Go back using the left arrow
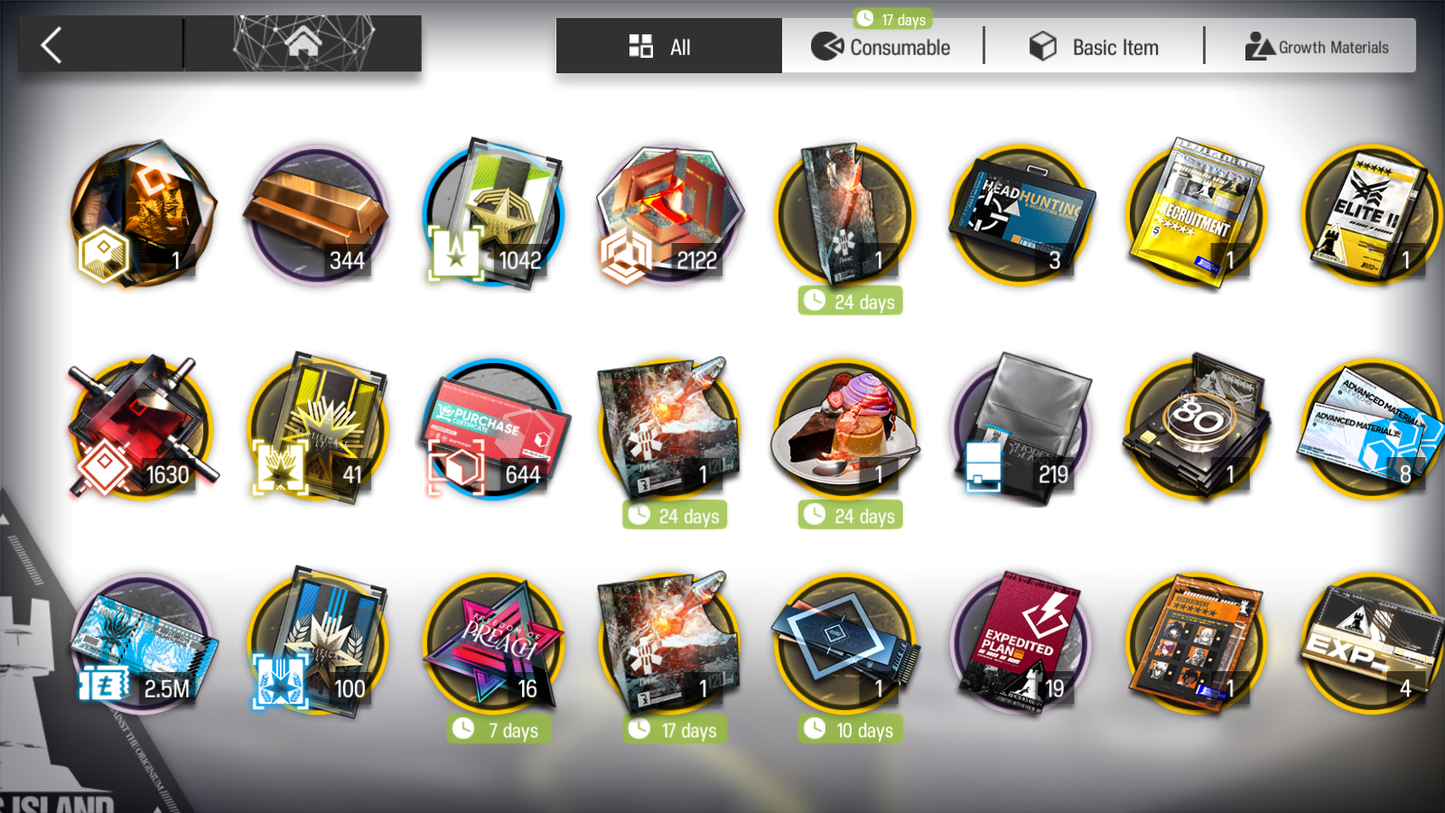1445x813 pixels. click(x=52, y=45)
